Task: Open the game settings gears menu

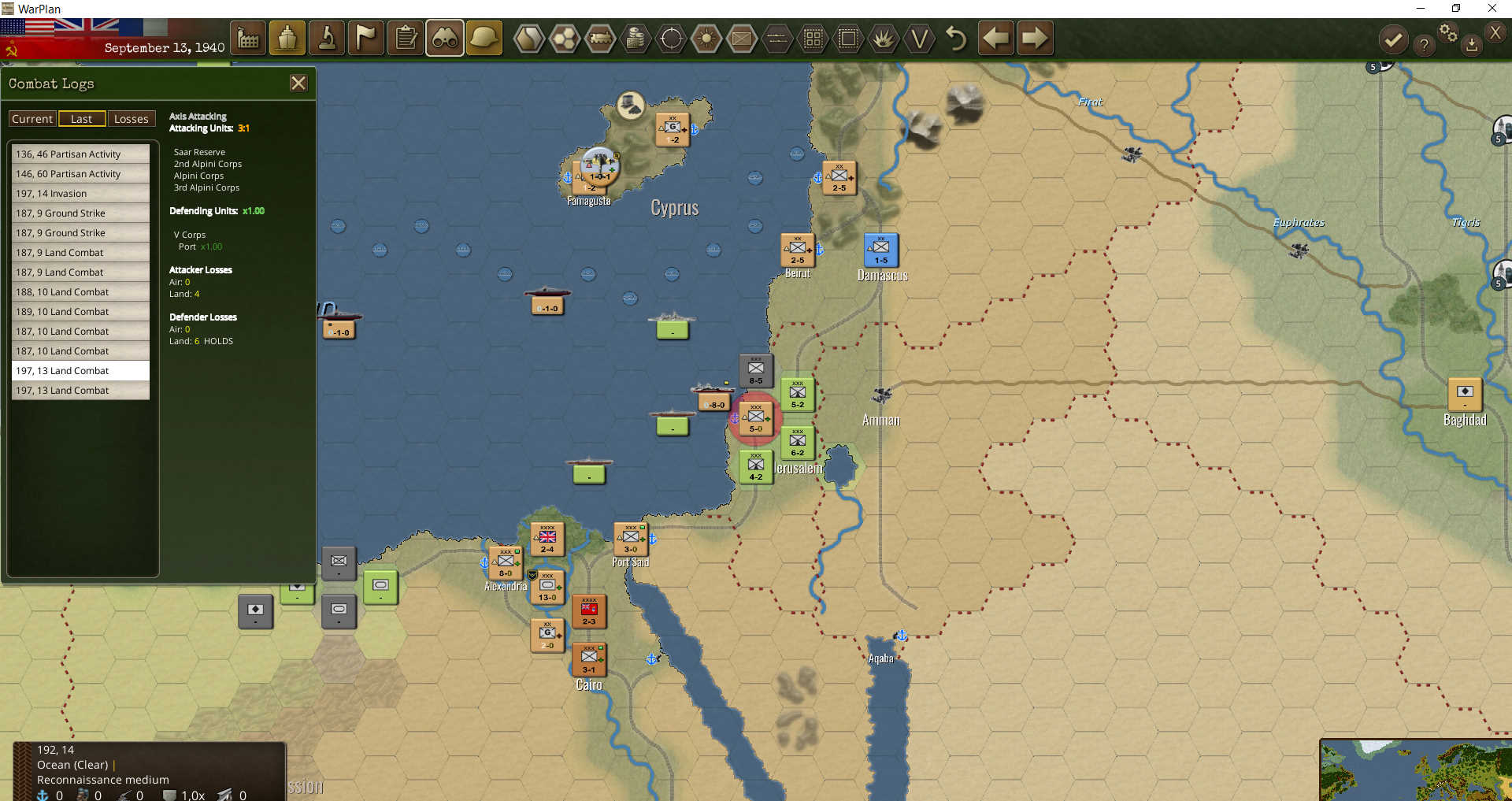Action: click(x=1449, y=32)
